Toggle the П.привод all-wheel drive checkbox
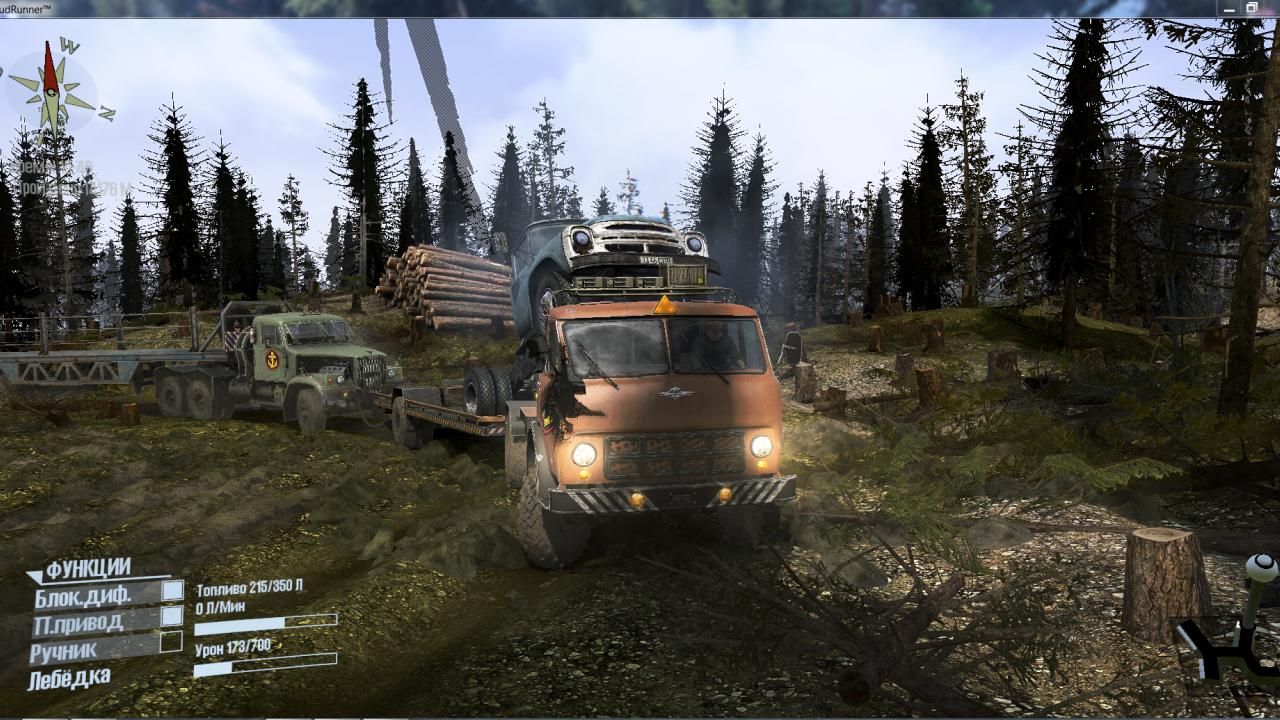Image resolution: width=1280 pixels, height=720 pixels. coord(172,616)
